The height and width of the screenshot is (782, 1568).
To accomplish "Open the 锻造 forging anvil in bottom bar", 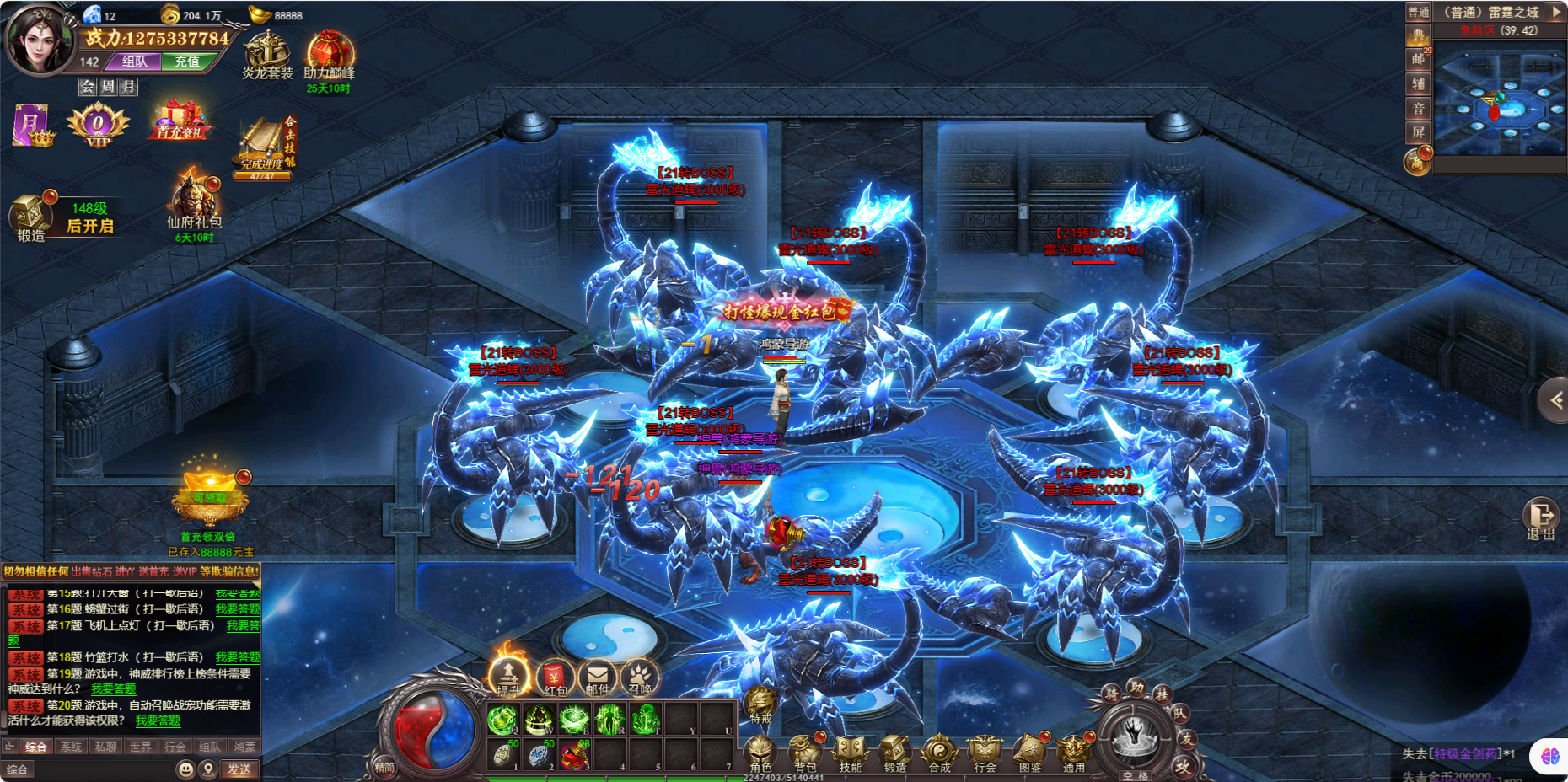I will coord(894,751).
